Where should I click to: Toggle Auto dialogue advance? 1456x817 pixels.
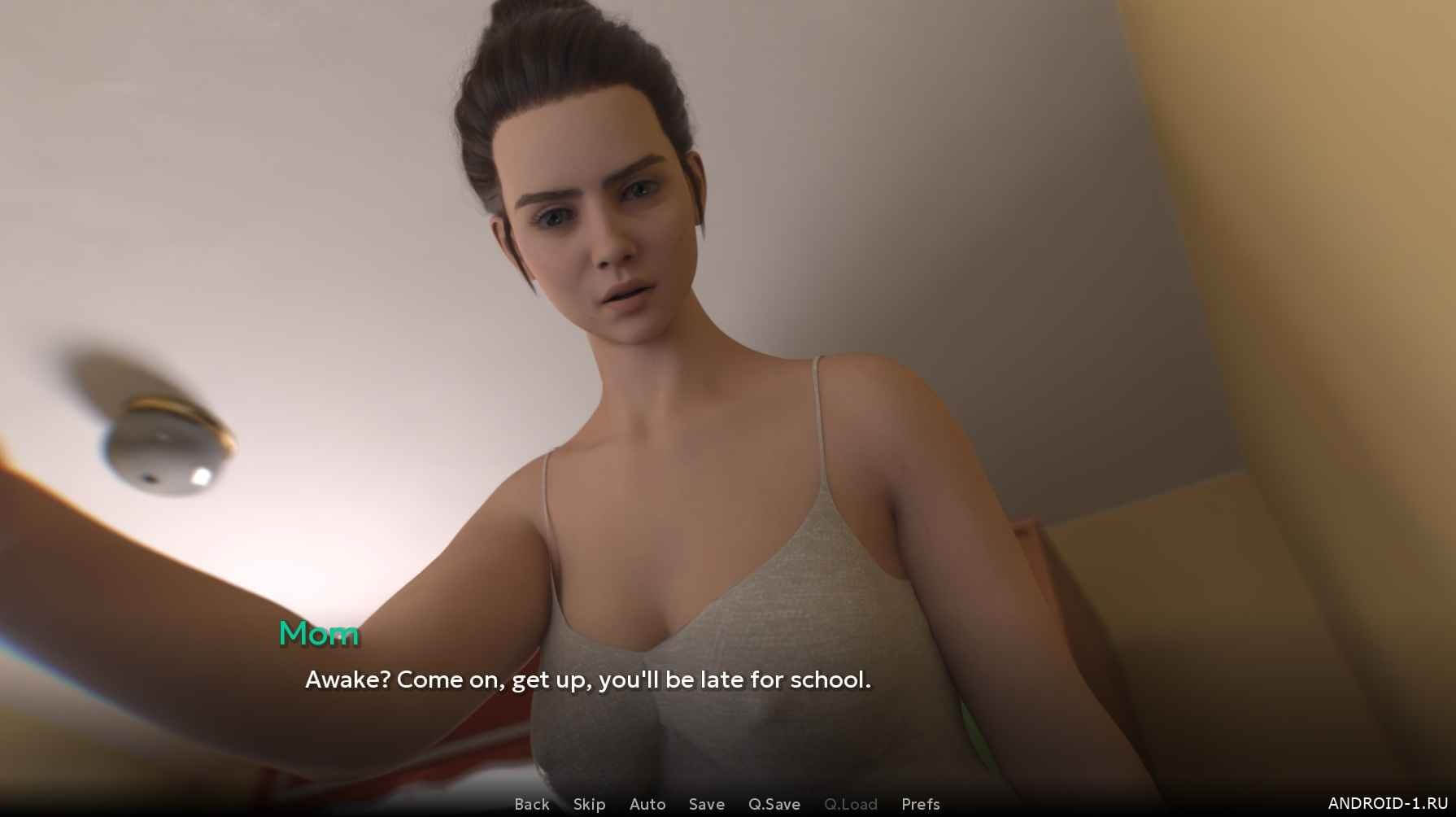coord(647,804)
